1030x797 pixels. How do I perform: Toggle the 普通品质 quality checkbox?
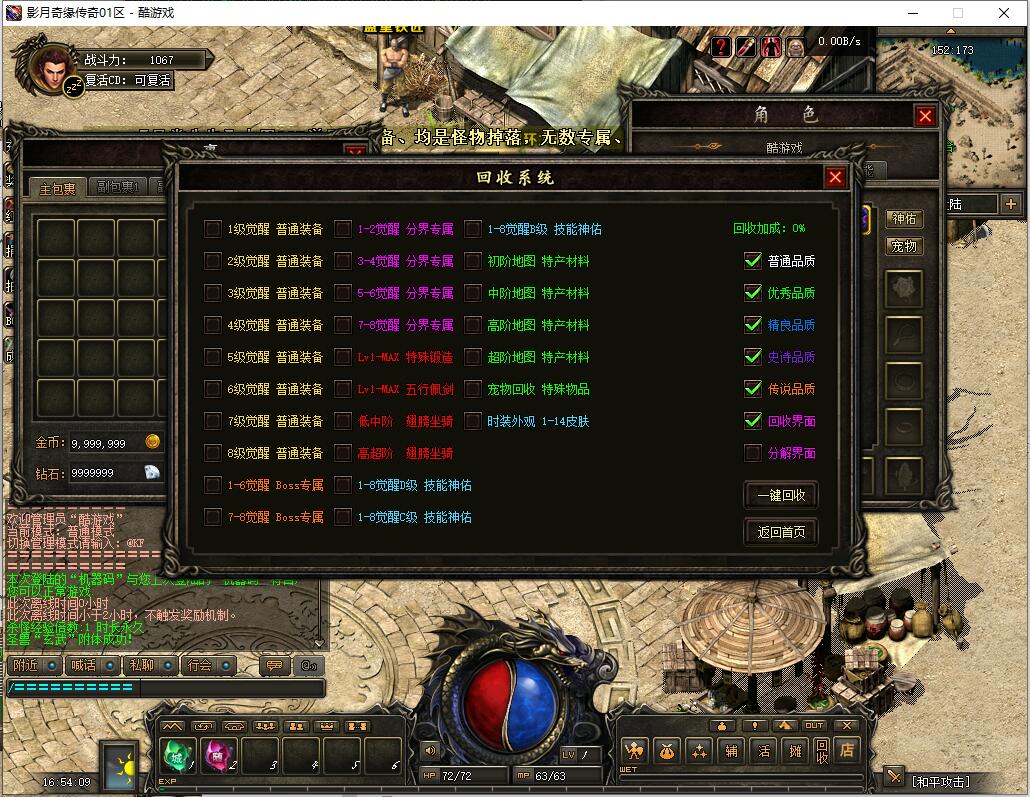point(753,261)
